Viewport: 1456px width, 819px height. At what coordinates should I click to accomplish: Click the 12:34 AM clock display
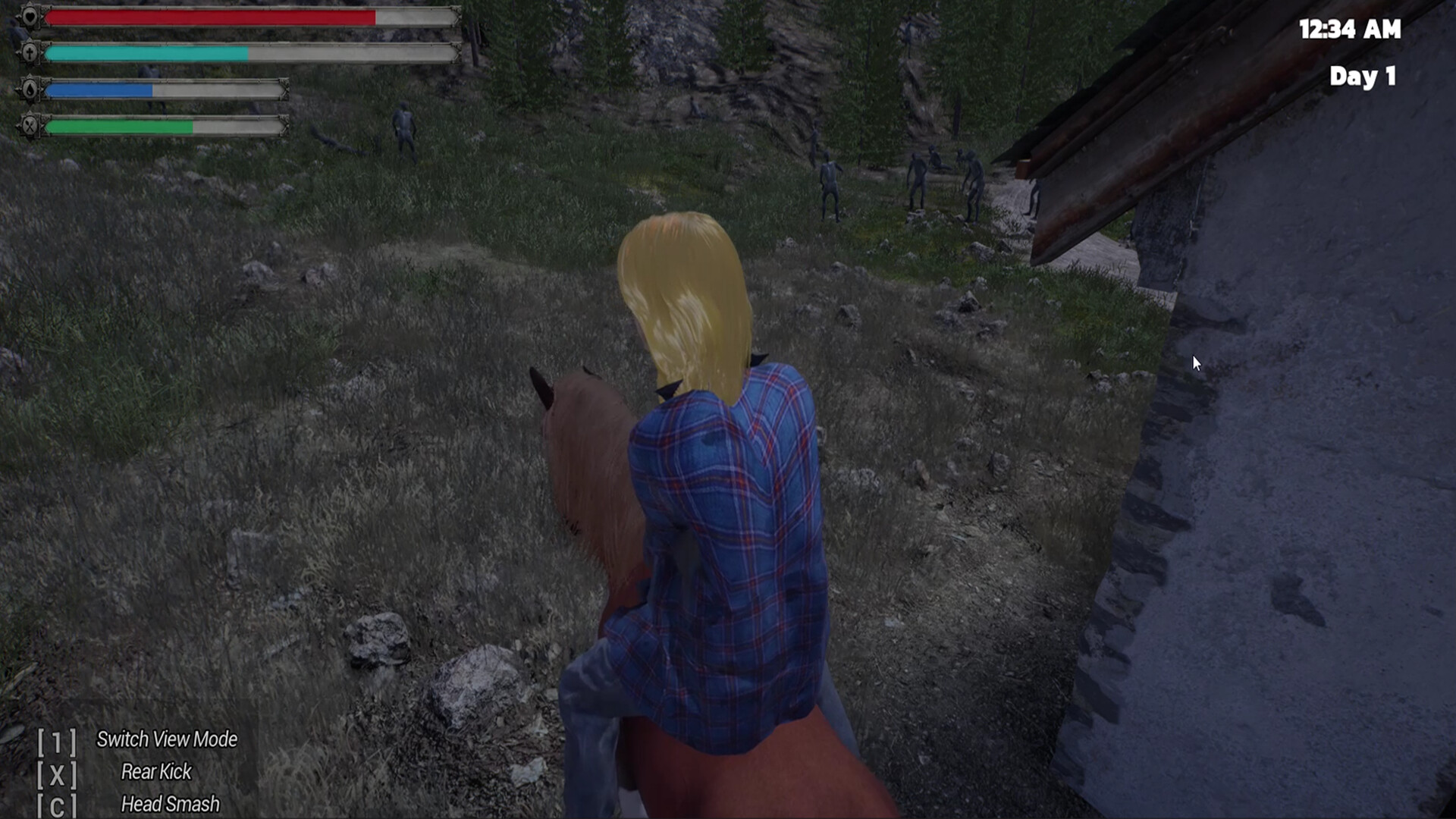coord(1348,30)
